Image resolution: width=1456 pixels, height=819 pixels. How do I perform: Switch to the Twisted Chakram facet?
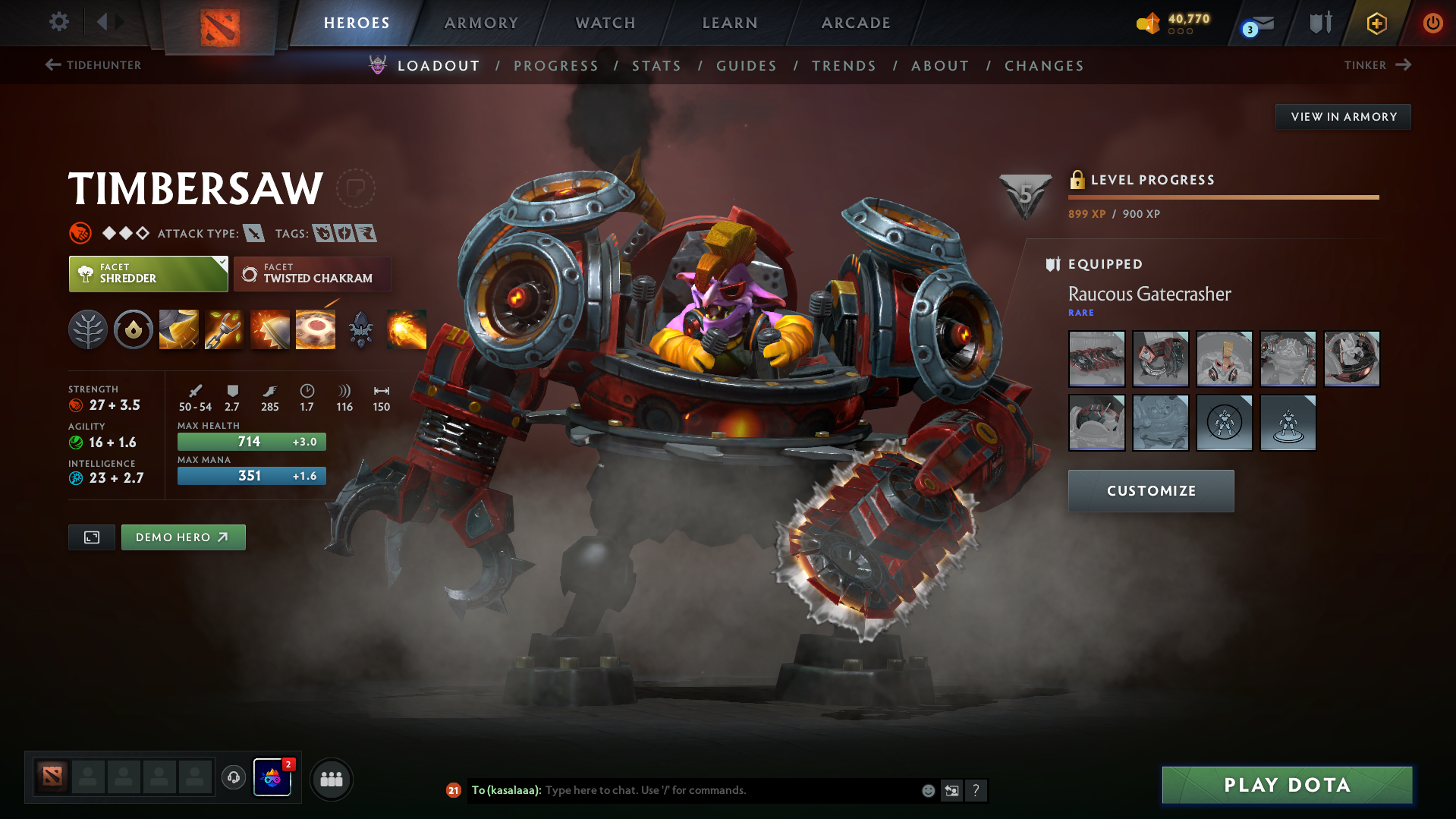pyautogui.click(x=312, y=273)
